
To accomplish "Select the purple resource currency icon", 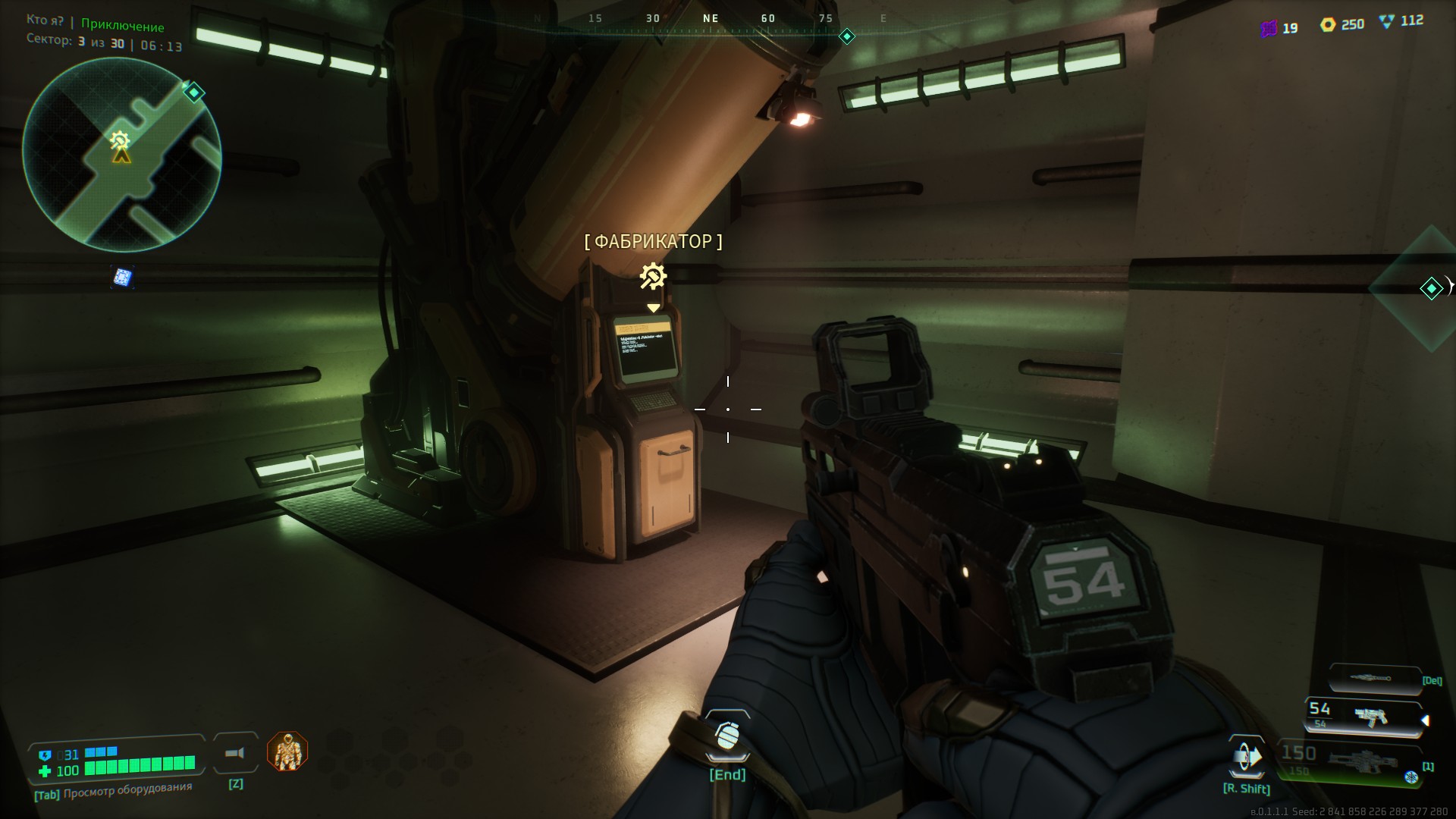I will 1269,29.
